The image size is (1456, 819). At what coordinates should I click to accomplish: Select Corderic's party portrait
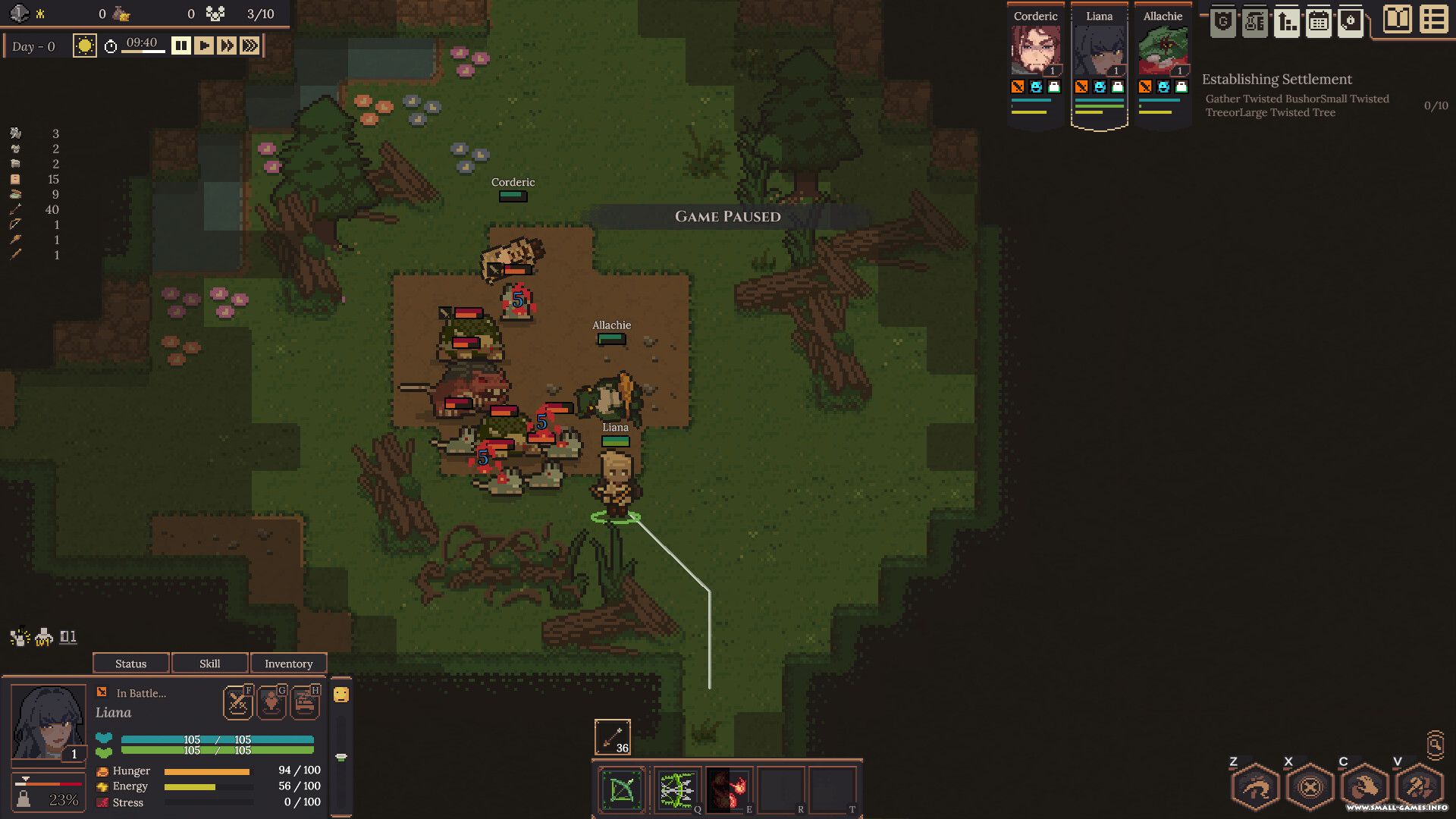(x=1035, y=51)
